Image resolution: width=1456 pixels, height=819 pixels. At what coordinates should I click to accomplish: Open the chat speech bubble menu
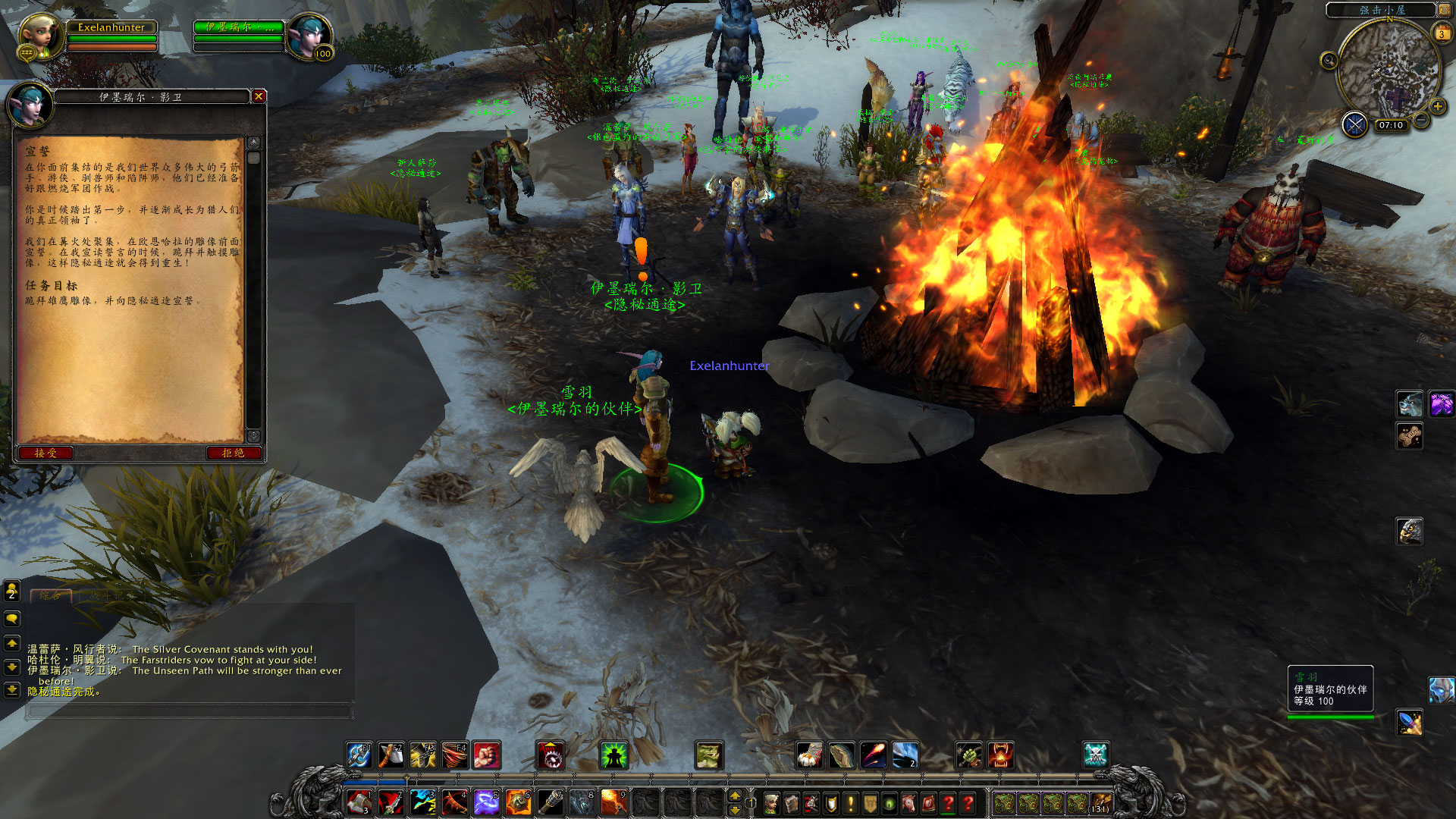[x=12, y=619]
